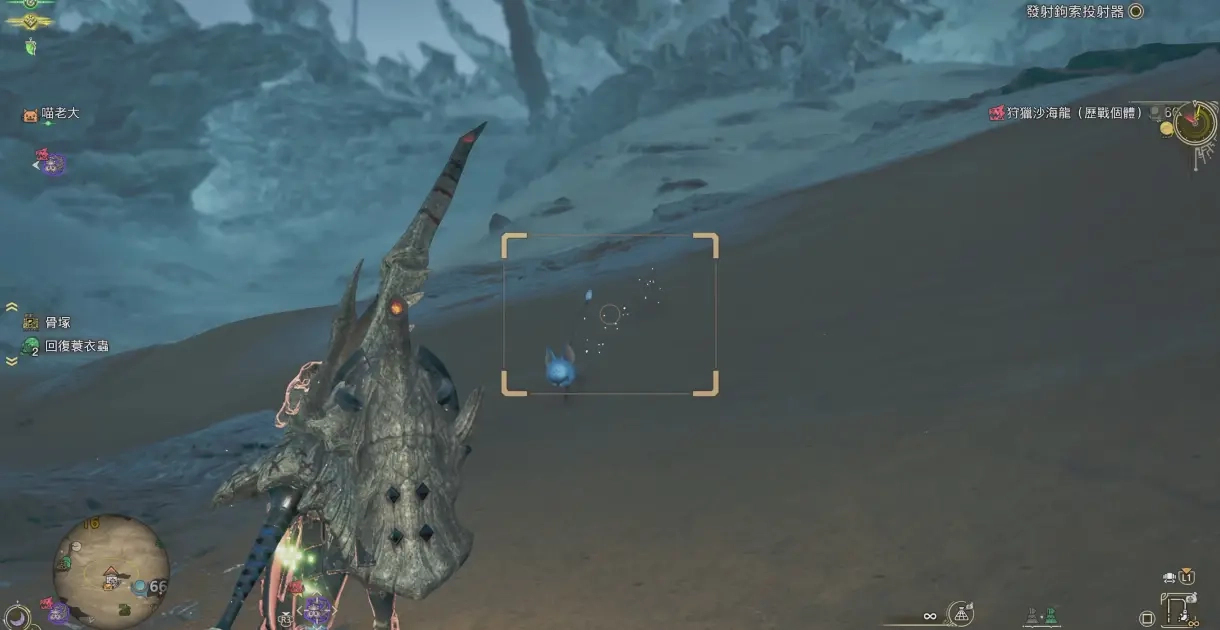
Task: Choose the 回復蓑衣蟲 list entry
Action: point(76,346)
